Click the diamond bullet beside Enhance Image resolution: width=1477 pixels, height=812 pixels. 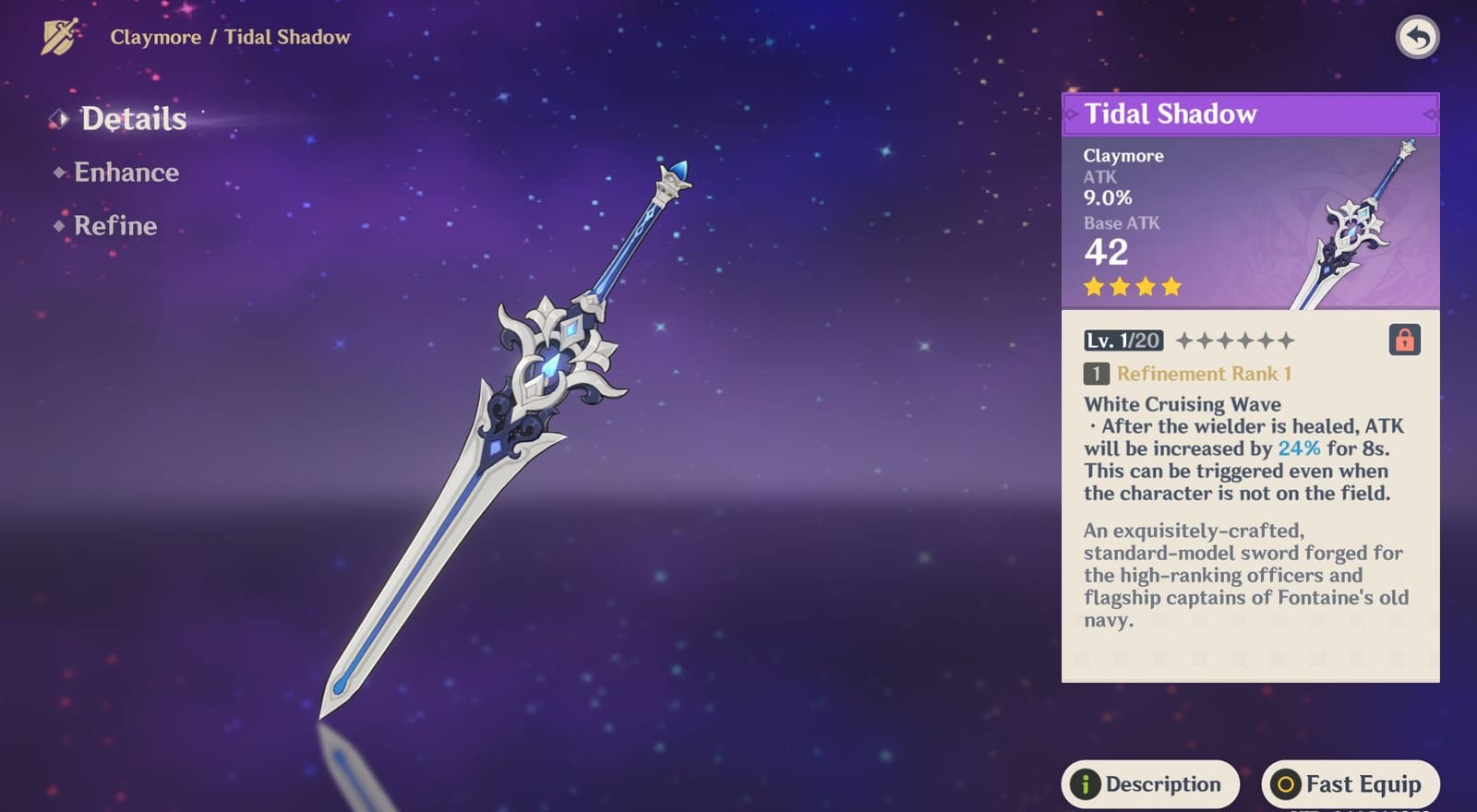[59, 173]
